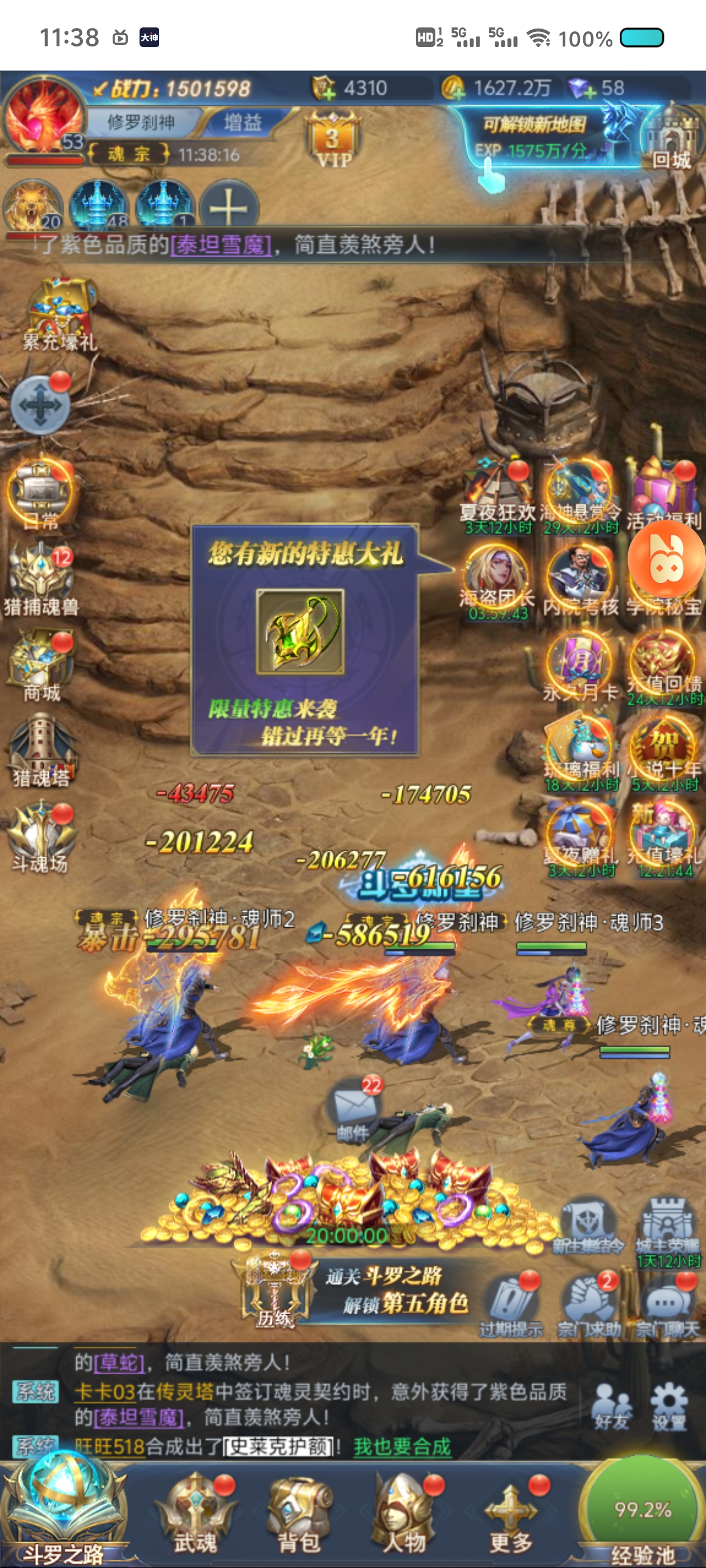Screen dimensions: 706x1568
Task: Open the 武魂 menu
Action: [x=196, y=1512]
